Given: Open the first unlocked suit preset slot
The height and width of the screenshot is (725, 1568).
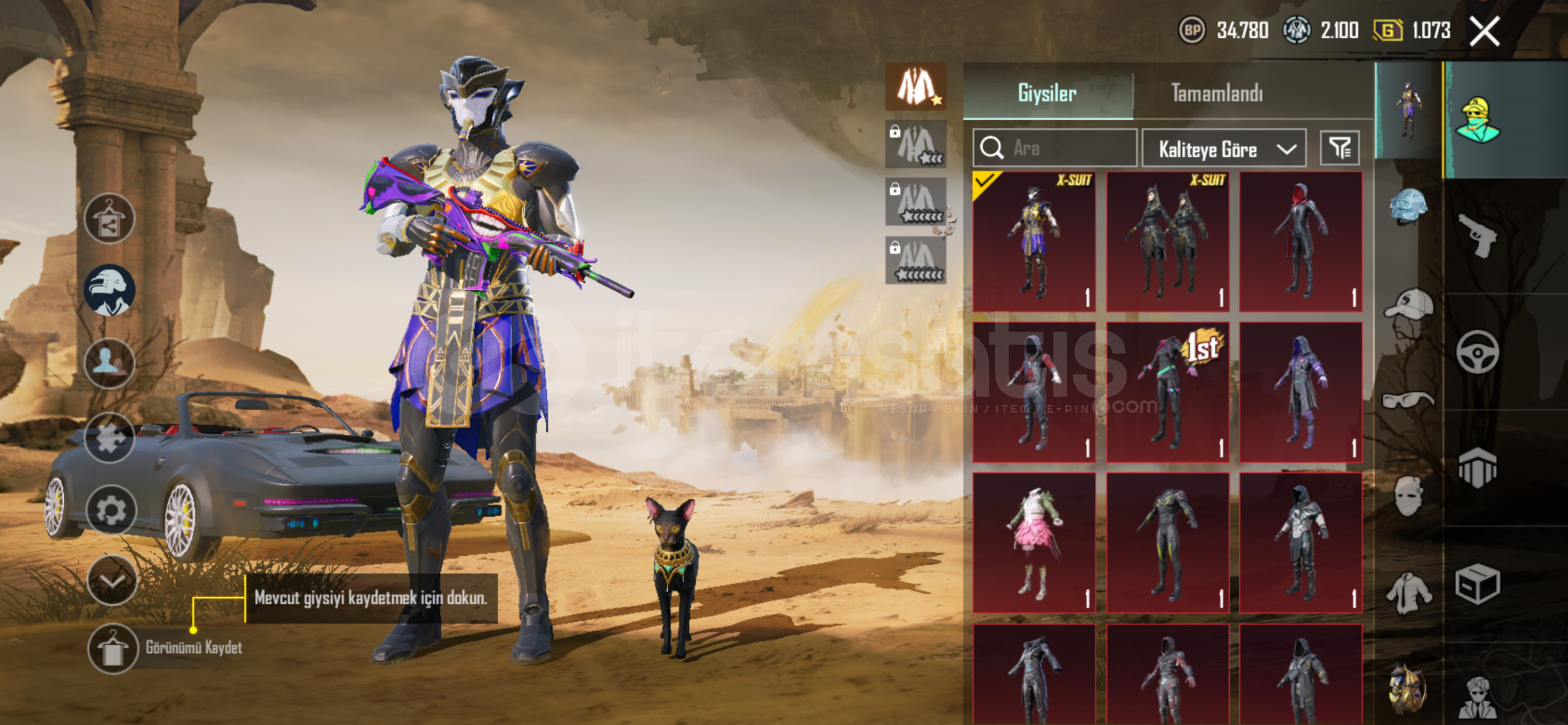Looking at the screenshot, I should point(916,87).
